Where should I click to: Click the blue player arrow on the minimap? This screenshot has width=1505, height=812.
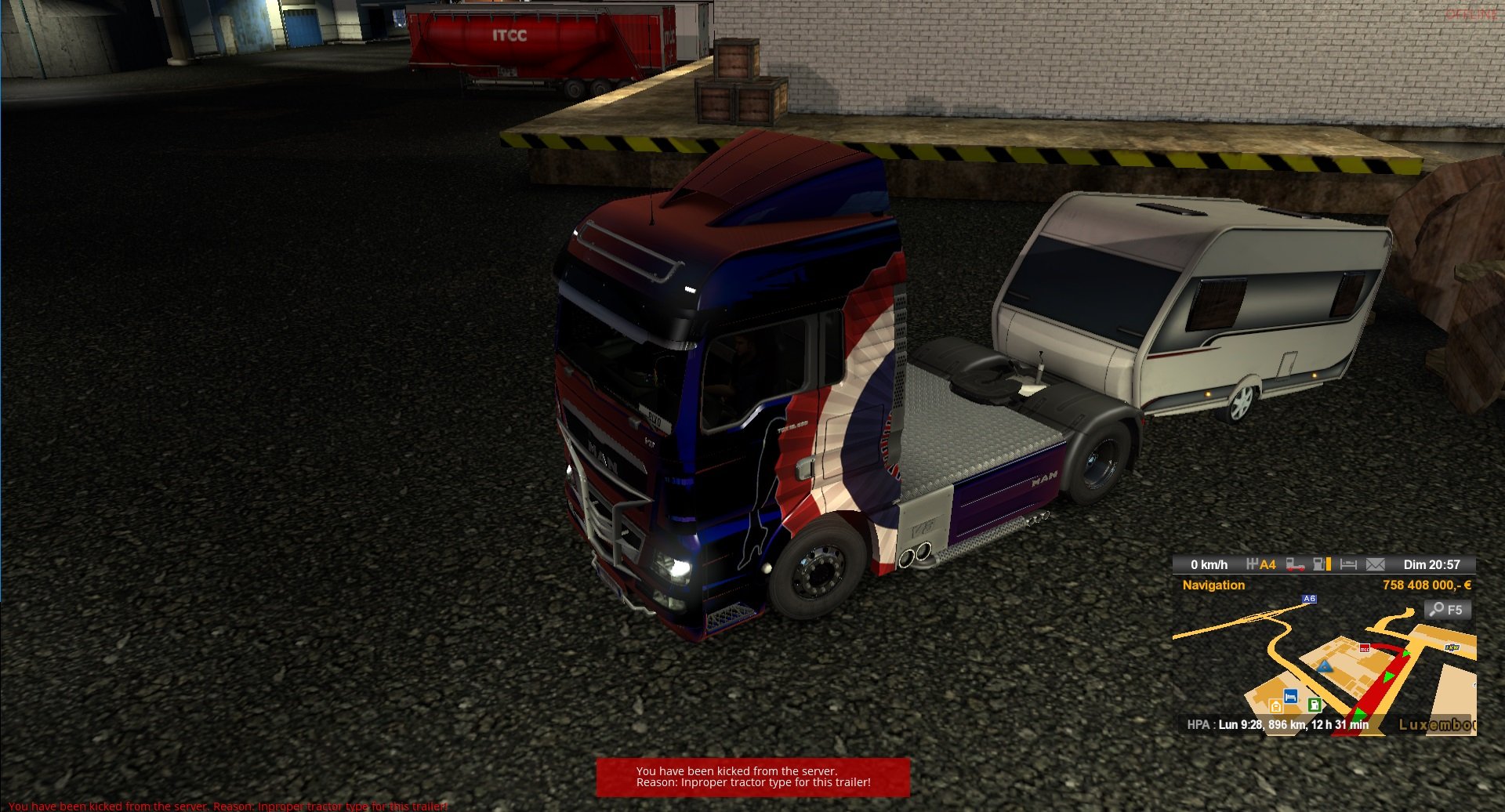pyautogui.click(x=1325, y=667)
